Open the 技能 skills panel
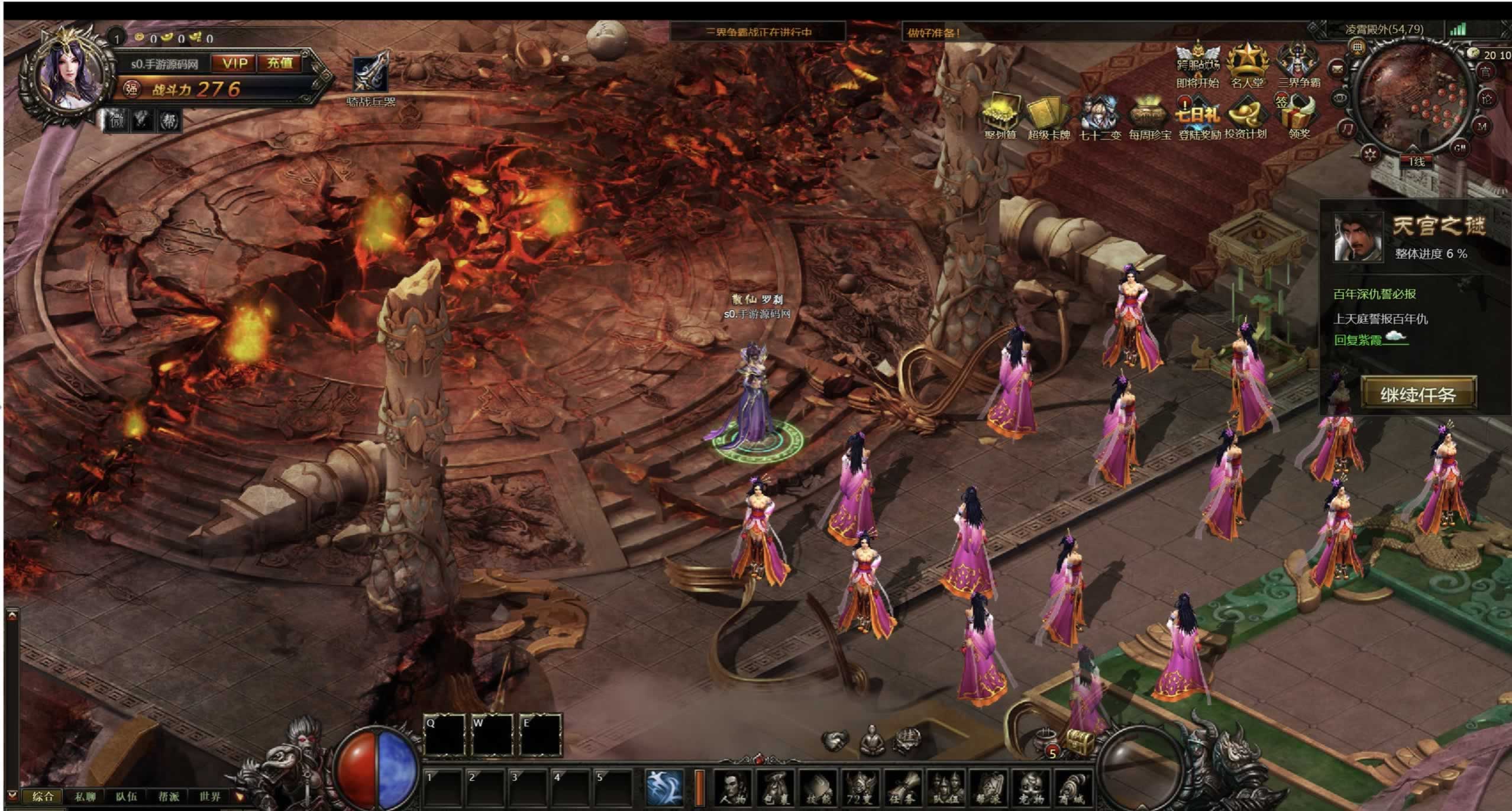The image size is (1512, 811). pos(819,788)
